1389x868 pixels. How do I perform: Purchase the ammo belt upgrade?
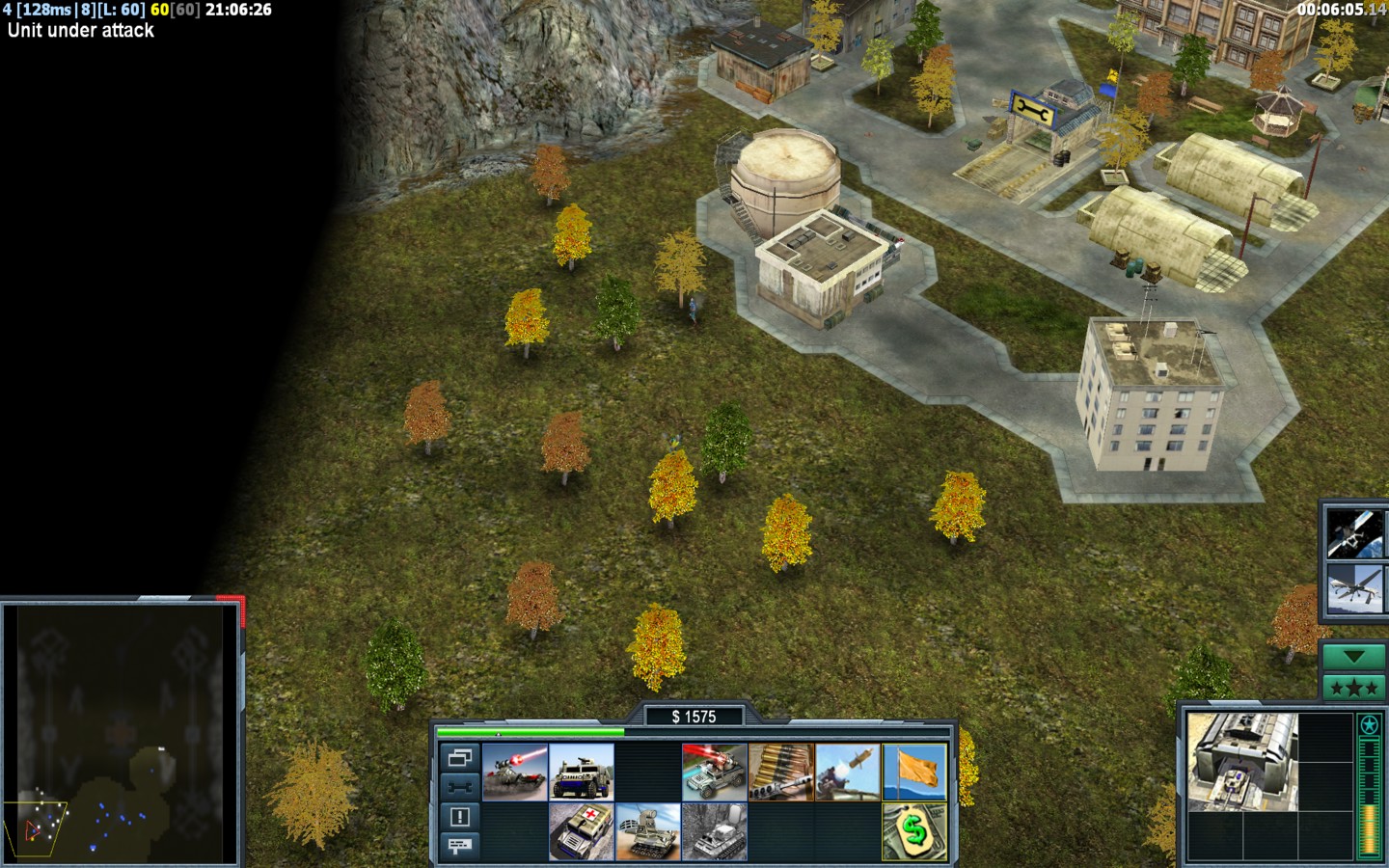pos(781,773)
